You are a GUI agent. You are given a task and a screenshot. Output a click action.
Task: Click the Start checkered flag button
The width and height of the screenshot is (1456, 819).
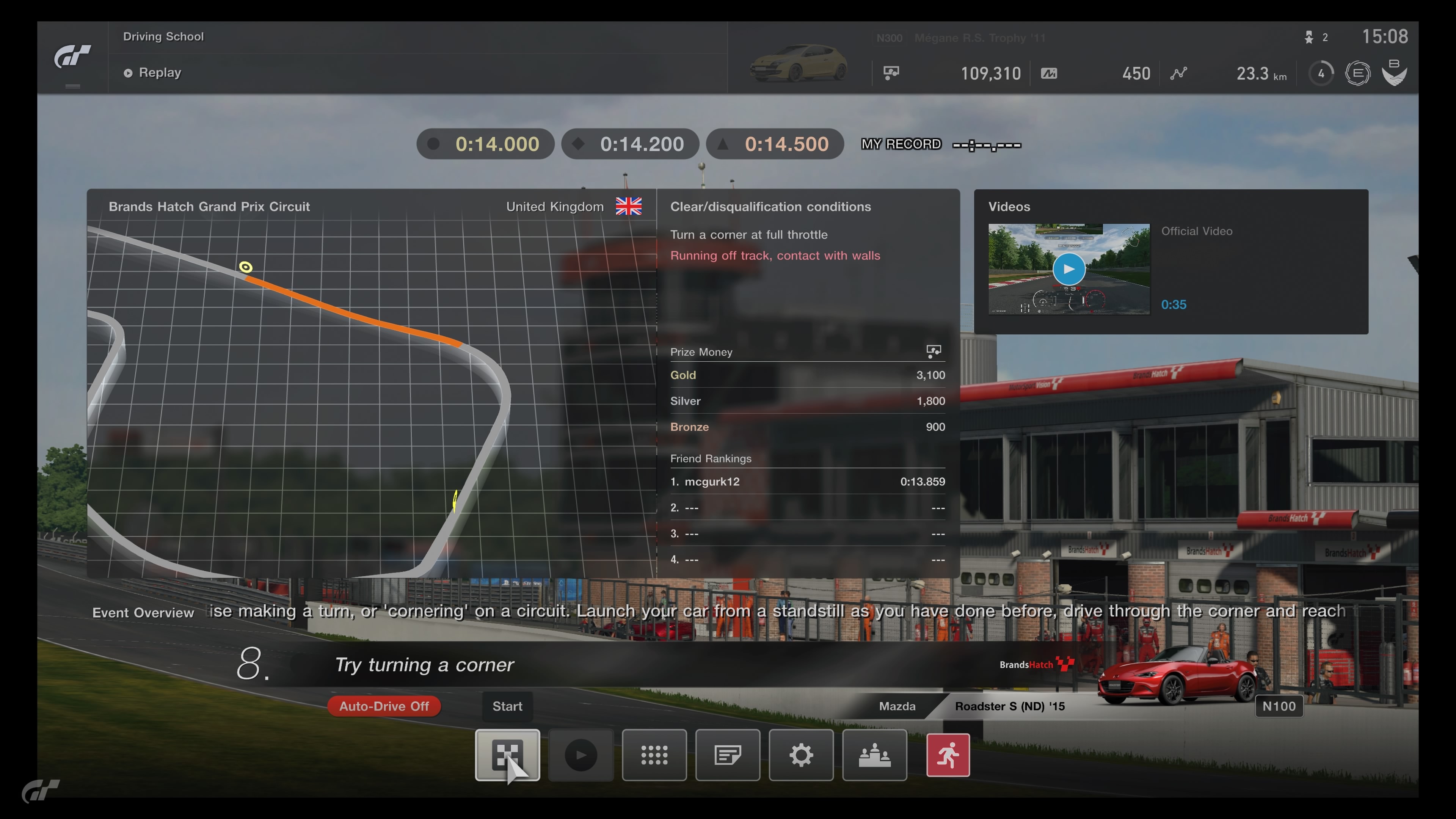[x=507, y=755]
